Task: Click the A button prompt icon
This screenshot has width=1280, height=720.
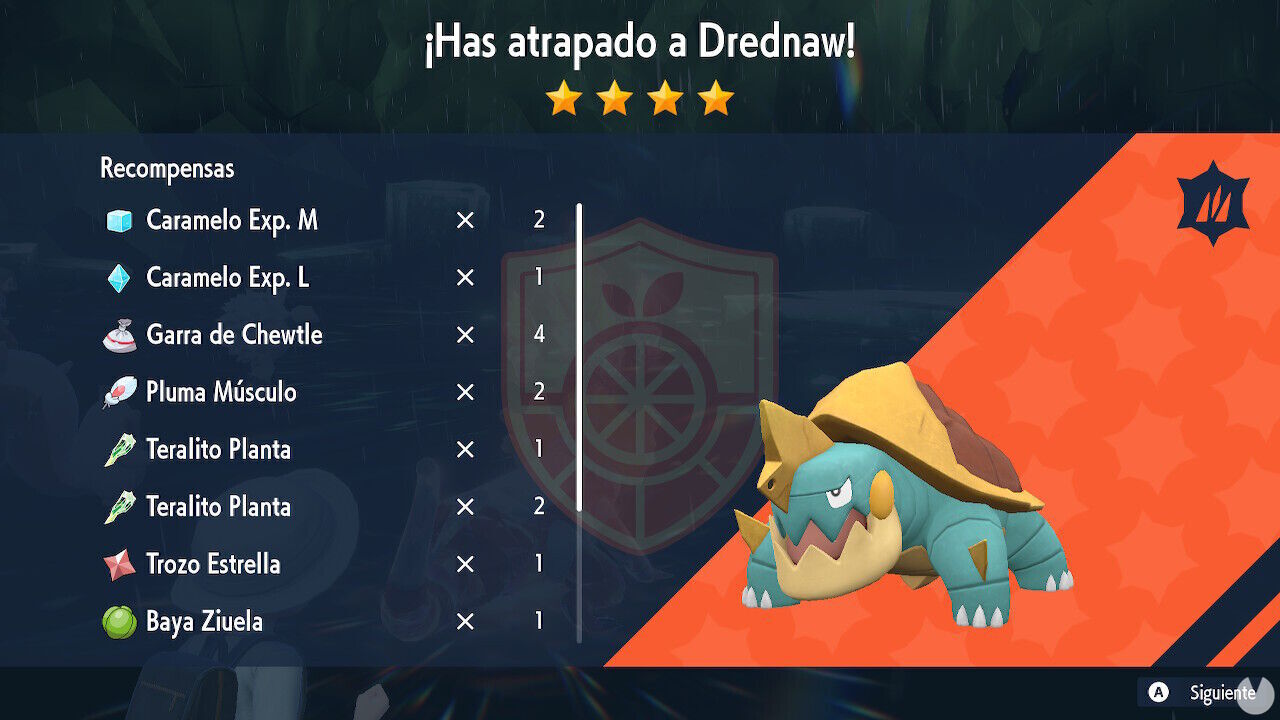Action: tap(1157, 691)
